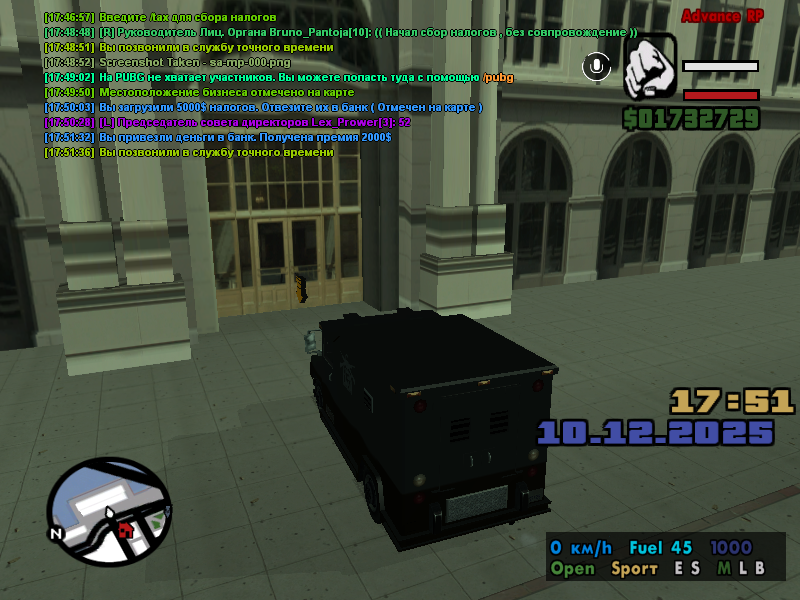Screen dimensions: 800x600
Task: Click the red house marker on the minimap
Action: coord(125,529)
